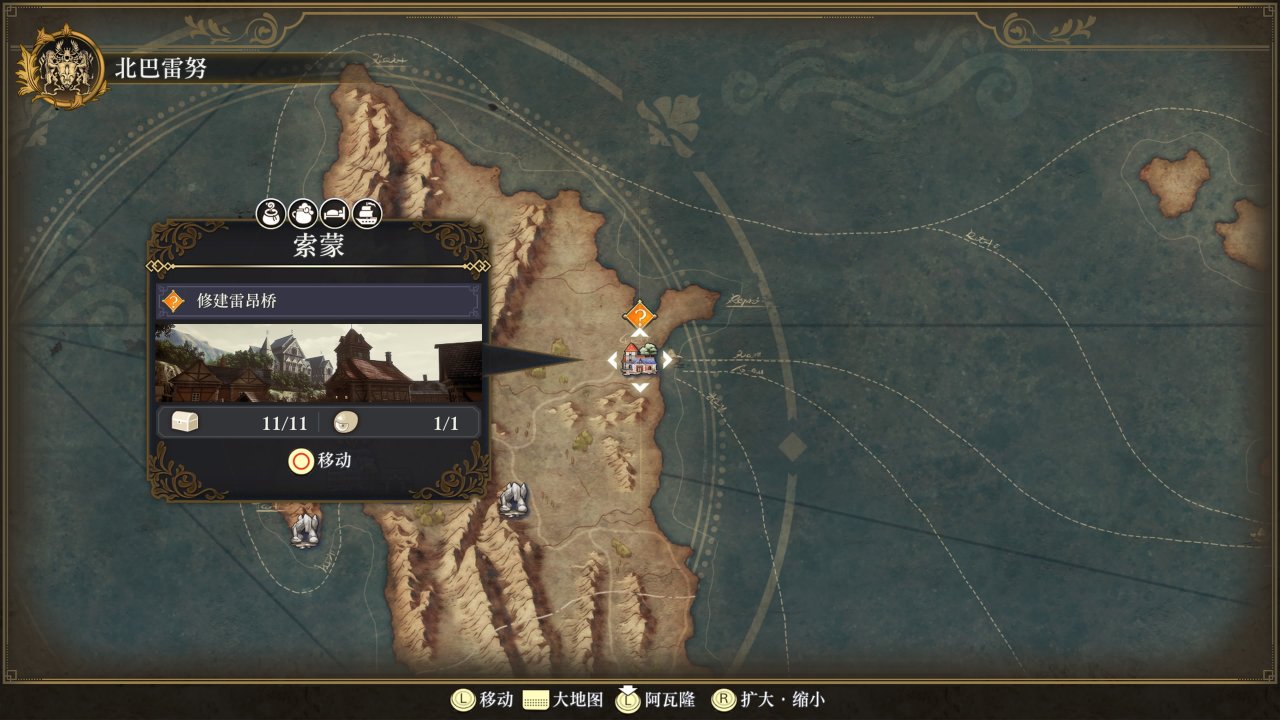The width and height of the screenshot is (1280, 720).
Task: Choose the bed inn icon
Action: (335, 212)
